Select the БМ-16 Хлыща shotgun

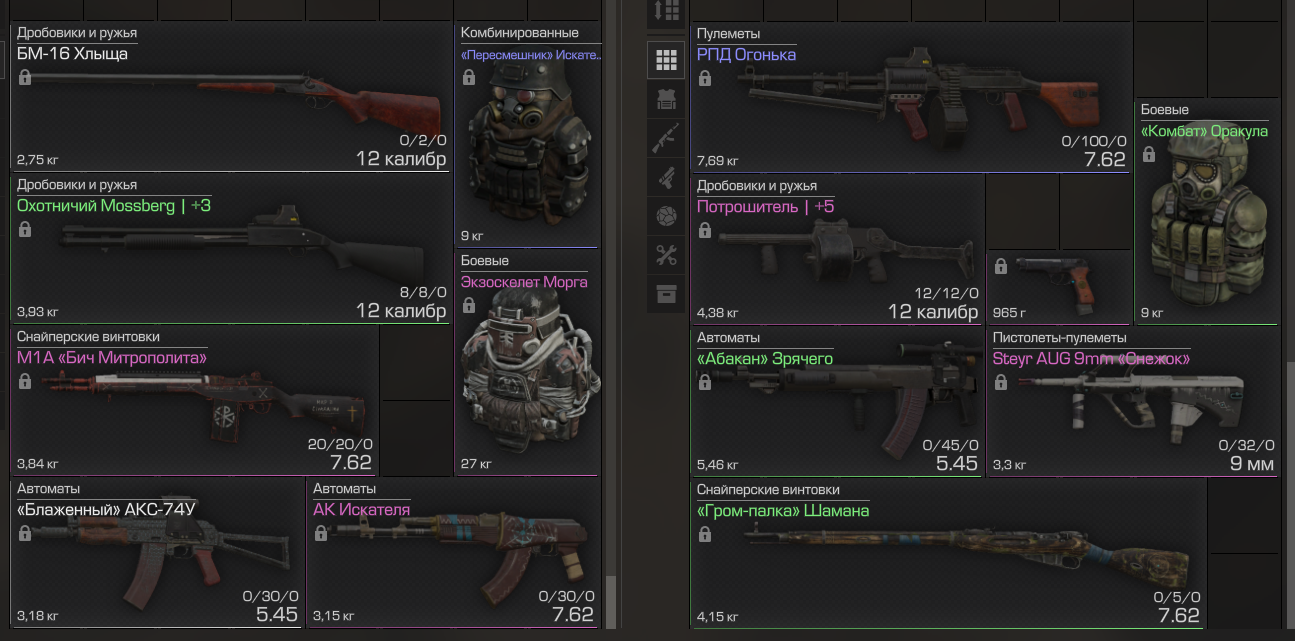tap(230, 100)
